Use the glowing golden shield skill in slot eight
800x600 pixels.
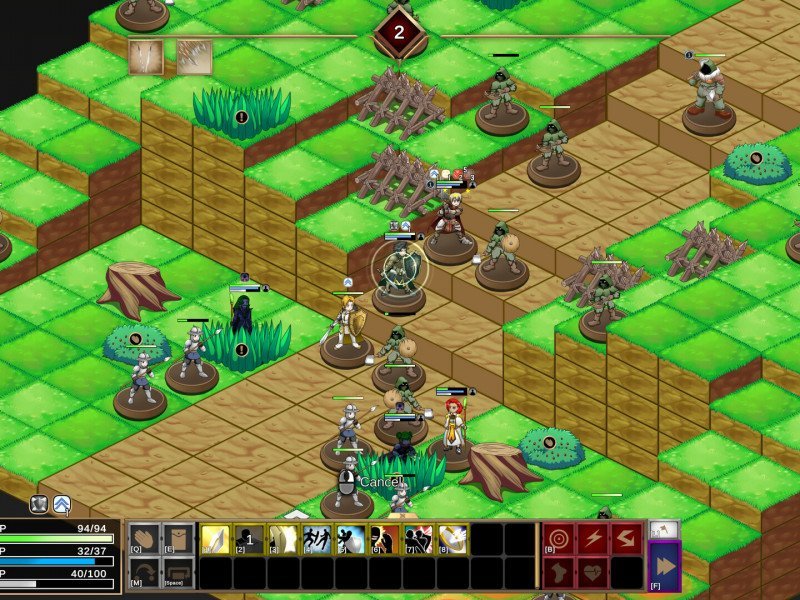point(452,540)
